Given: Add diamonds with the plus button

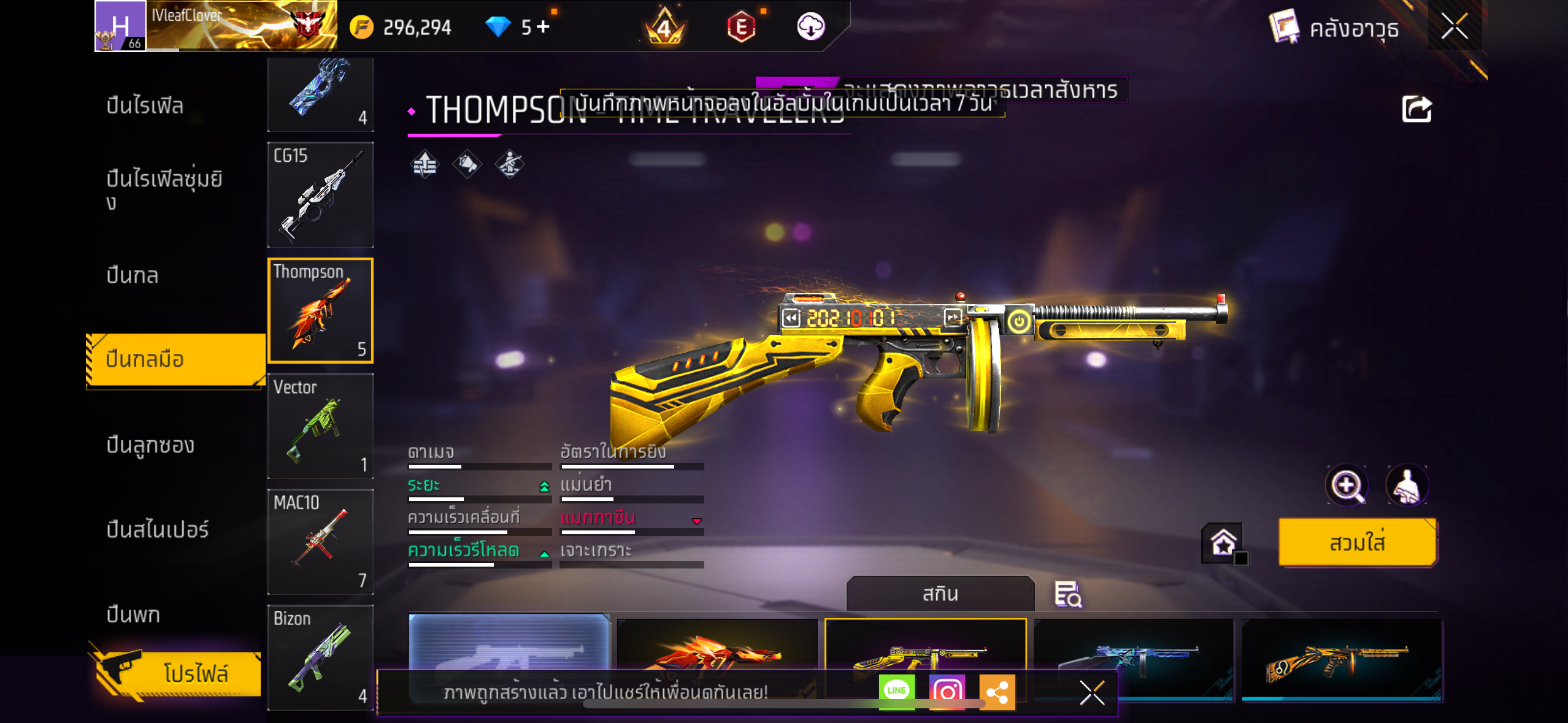Looking at the screenshot, I should click(543, 27).
